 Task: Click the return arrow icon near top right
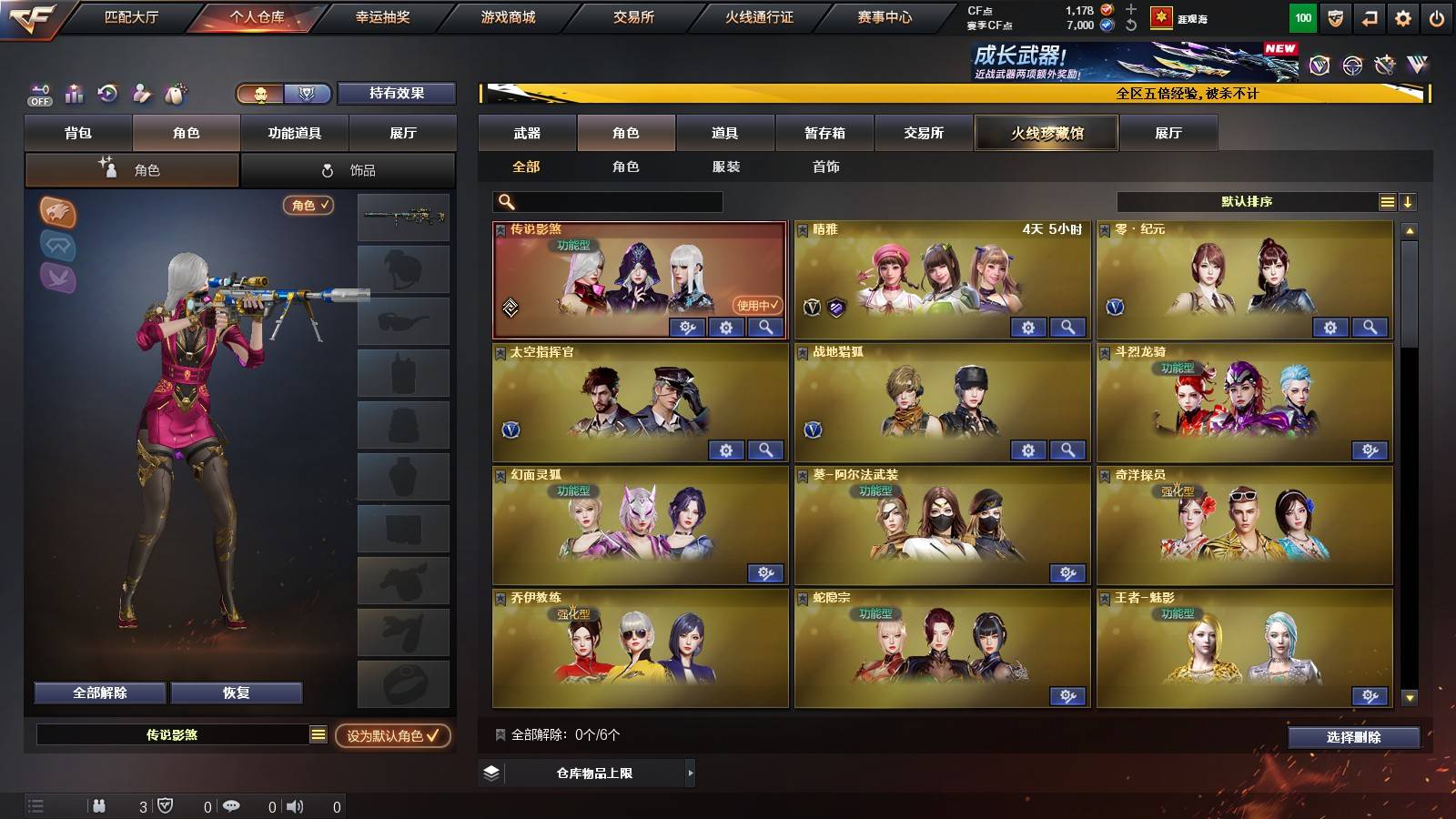[1370, 16]
